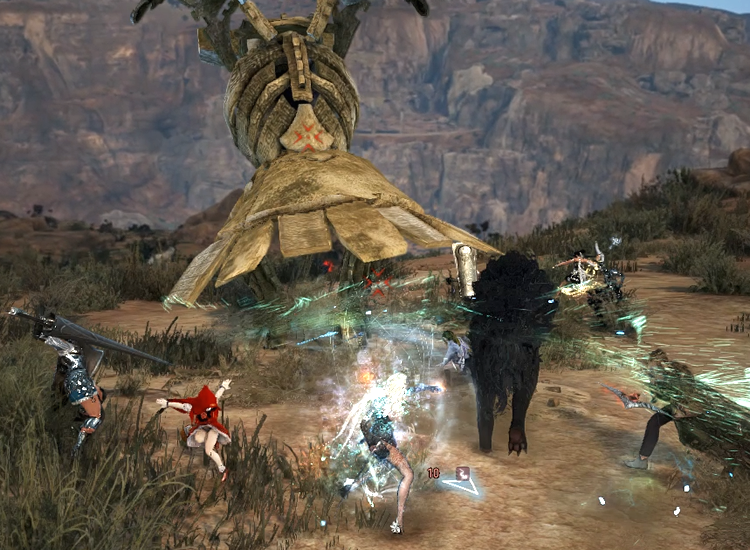Click the skill cooldown icon near the character

tap(463, 473)
